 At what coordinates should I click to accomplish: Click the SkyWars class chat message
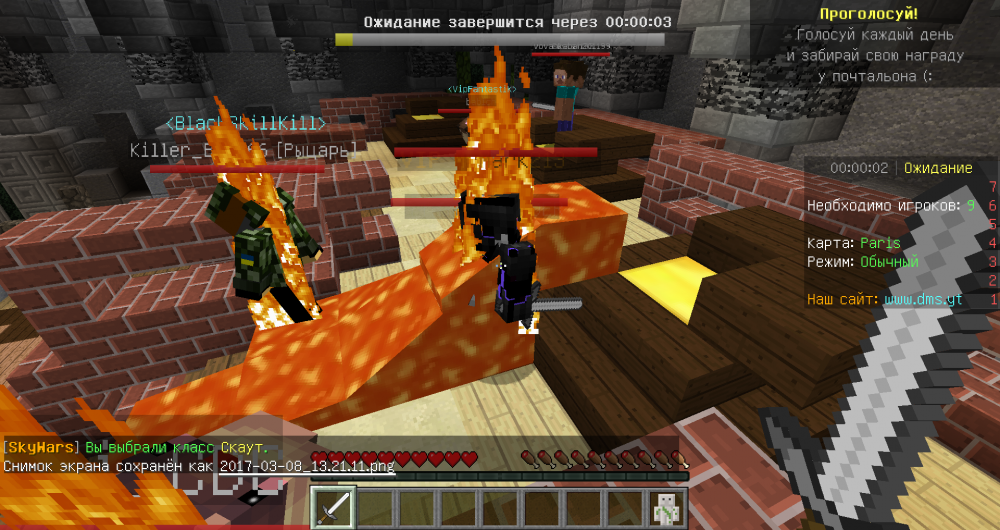point(135,449)
